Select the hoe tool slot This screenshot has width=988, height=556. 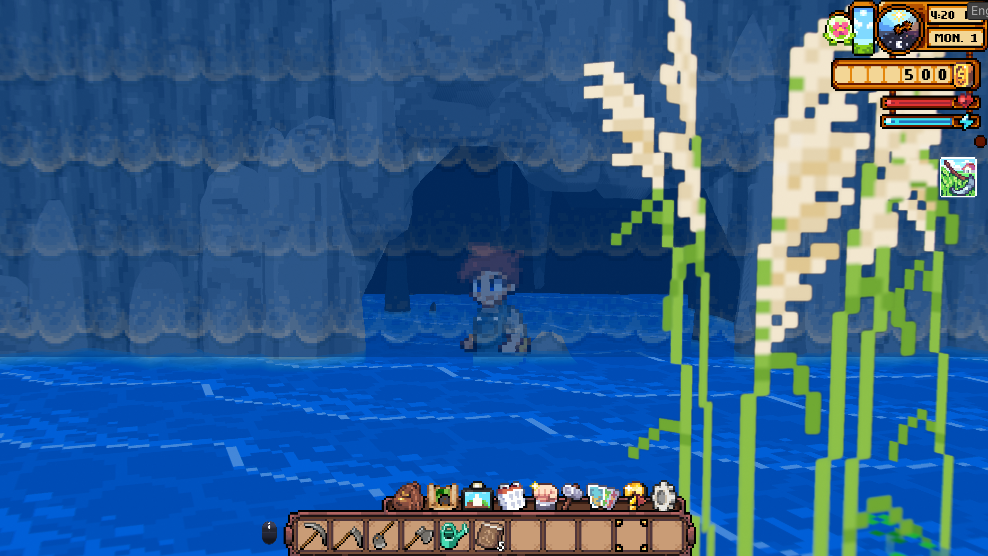coord(349,533)
